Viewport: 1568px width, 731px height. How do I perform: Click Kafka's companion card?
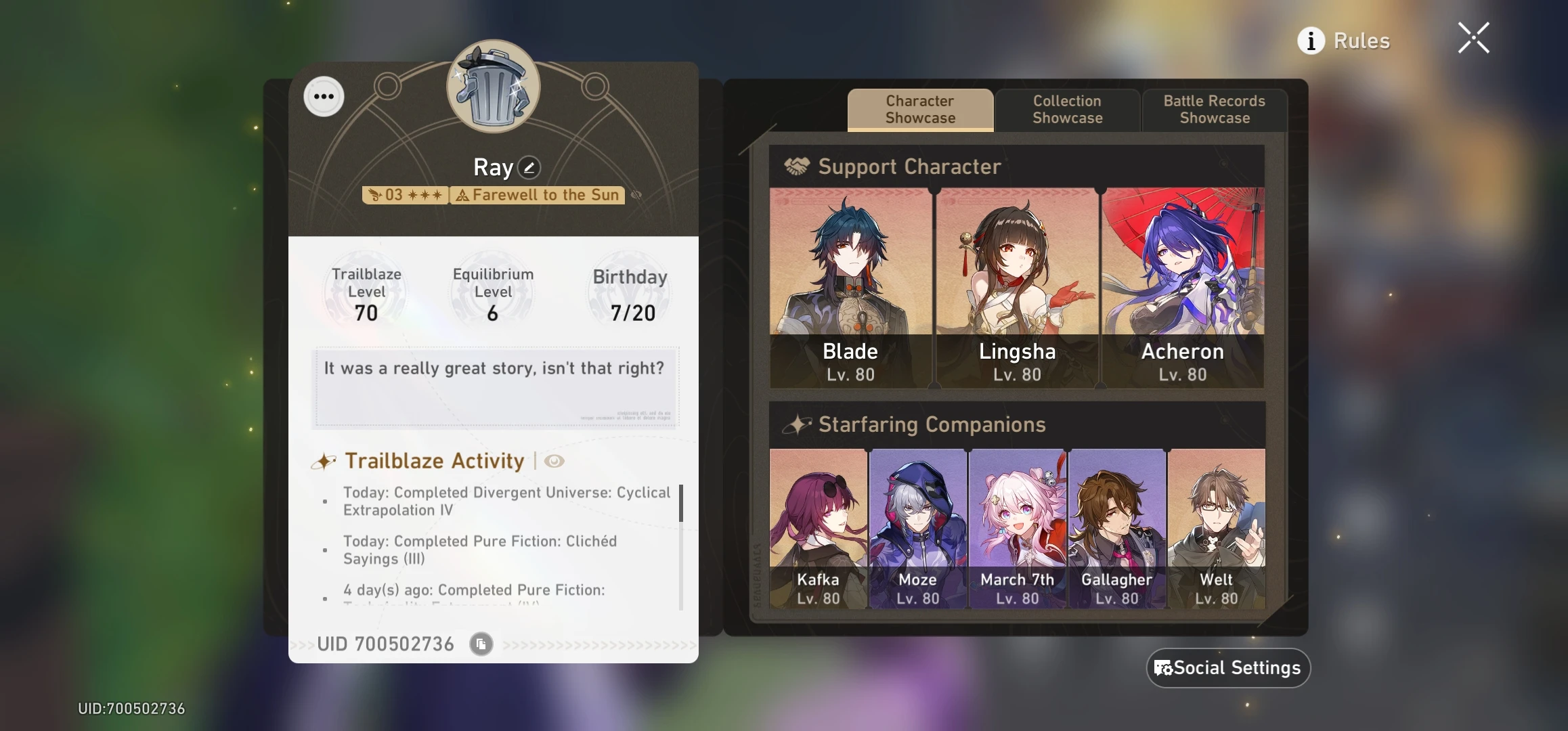click(x=819, y=528)
